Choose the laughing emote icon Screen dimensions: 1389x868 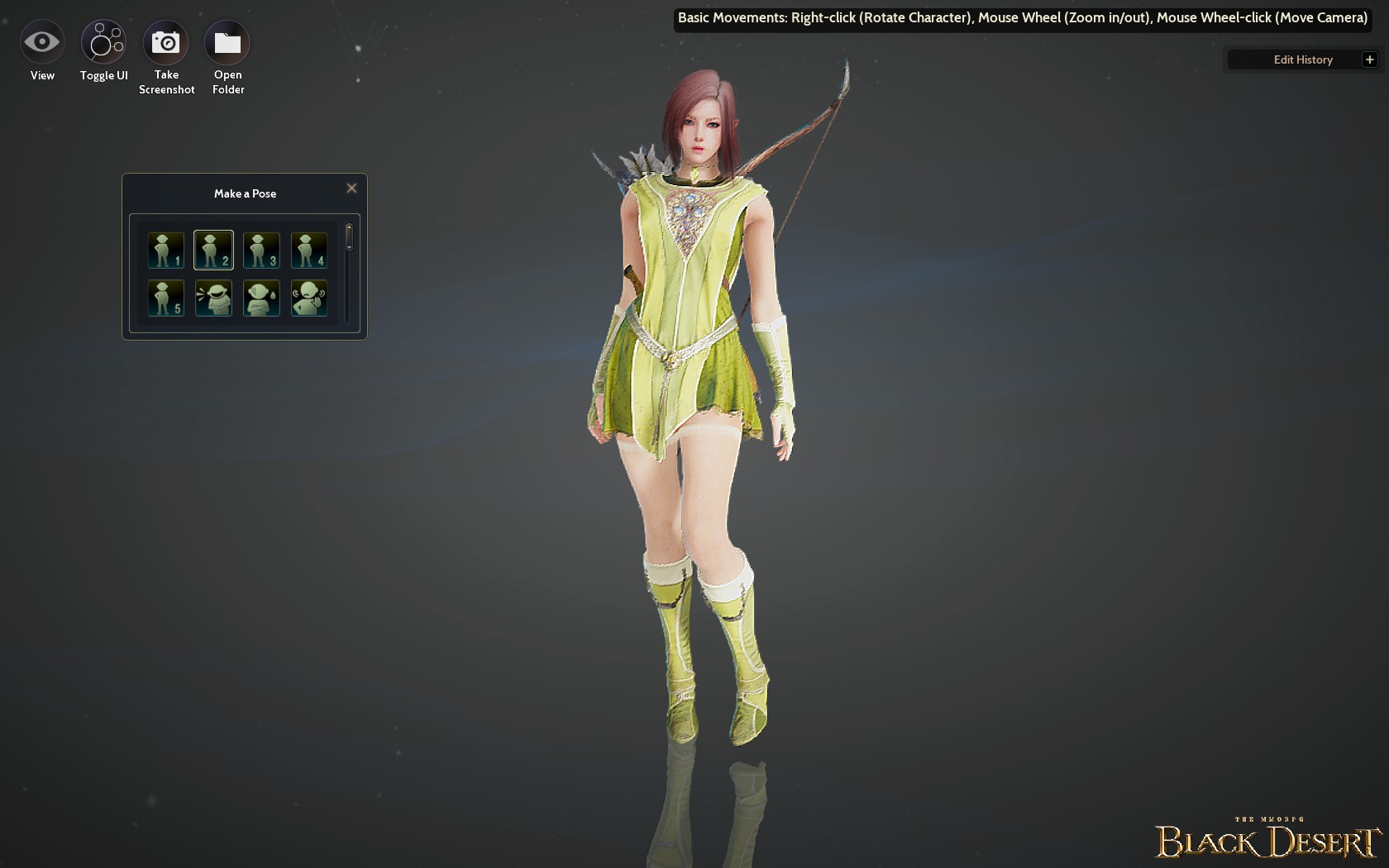tap(213, 298)
